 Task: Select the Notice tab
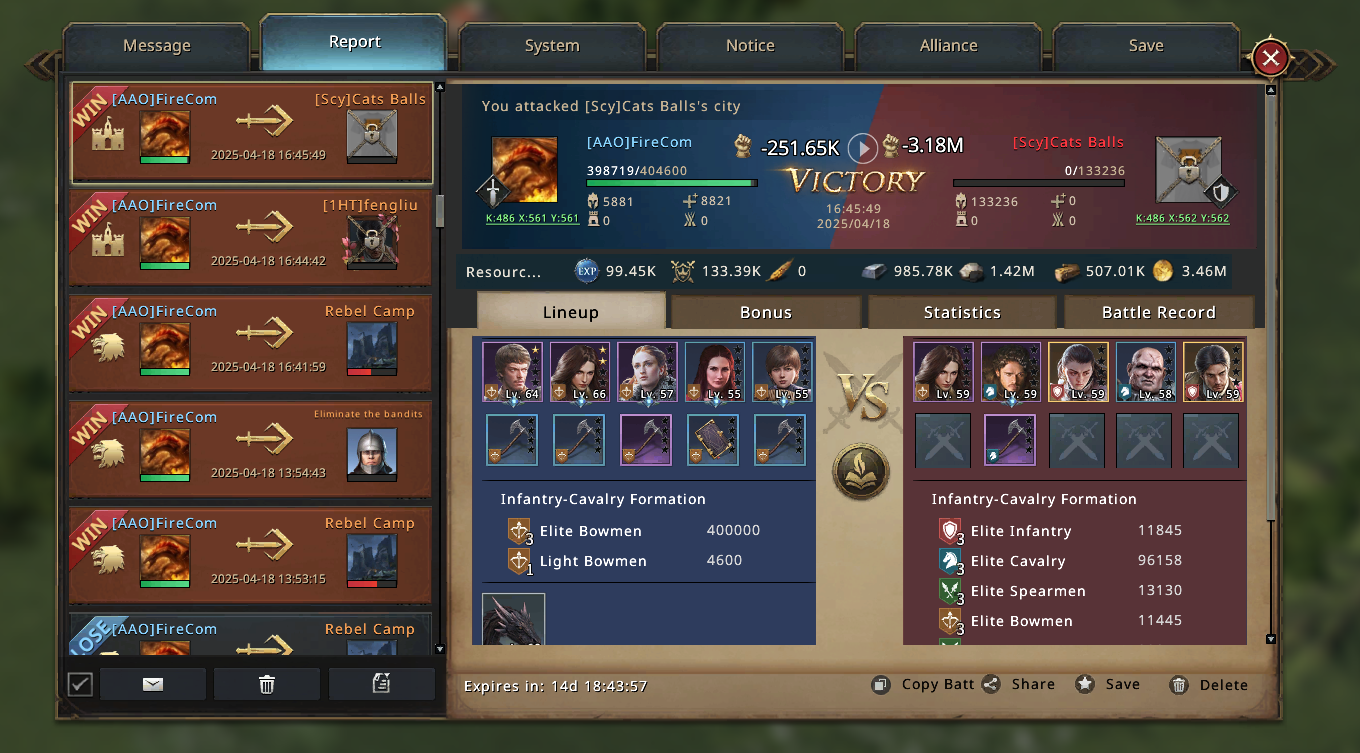750,46
